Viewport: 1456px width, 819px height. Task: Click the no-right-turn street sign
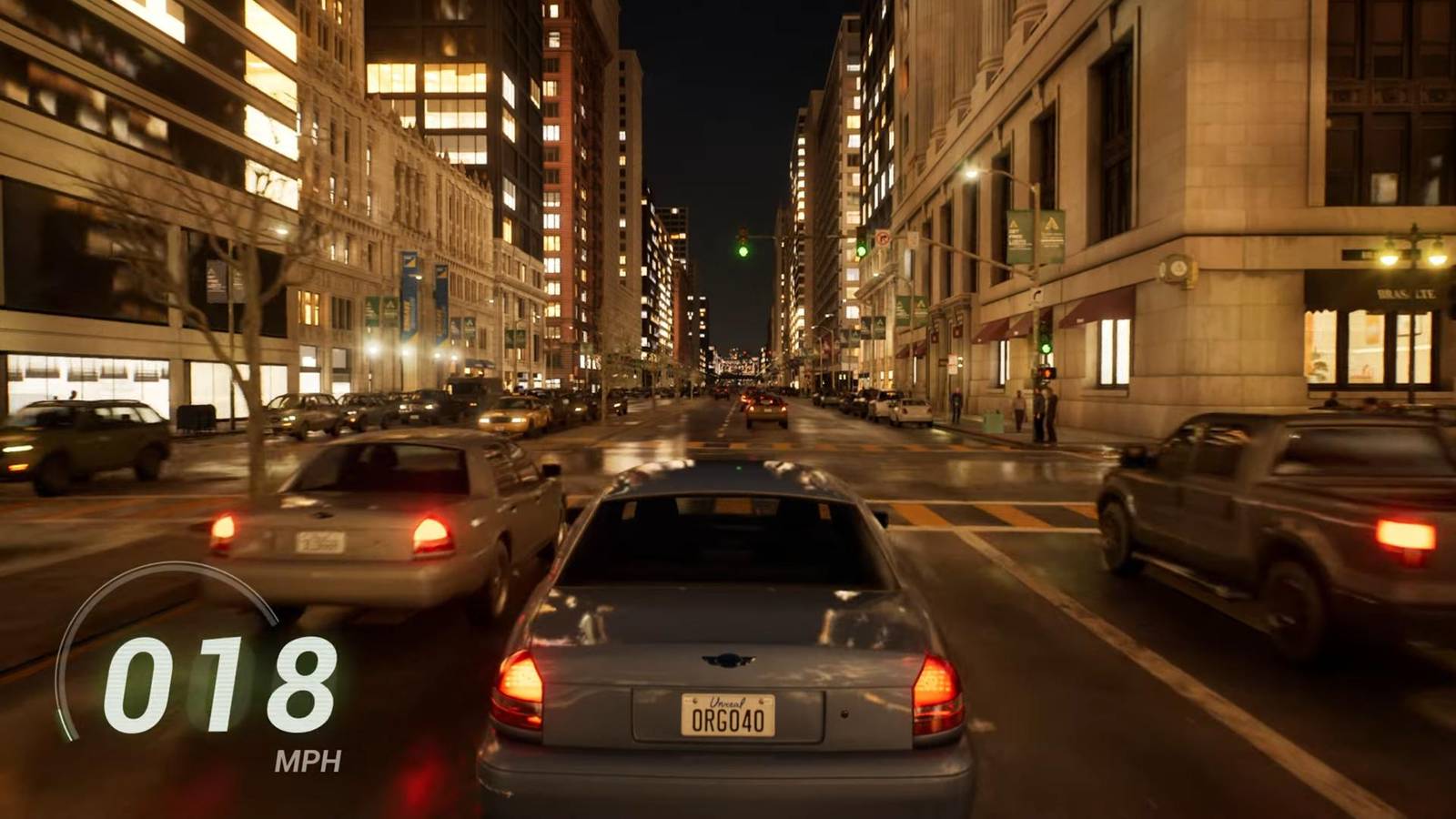click(x=883, y=238)
